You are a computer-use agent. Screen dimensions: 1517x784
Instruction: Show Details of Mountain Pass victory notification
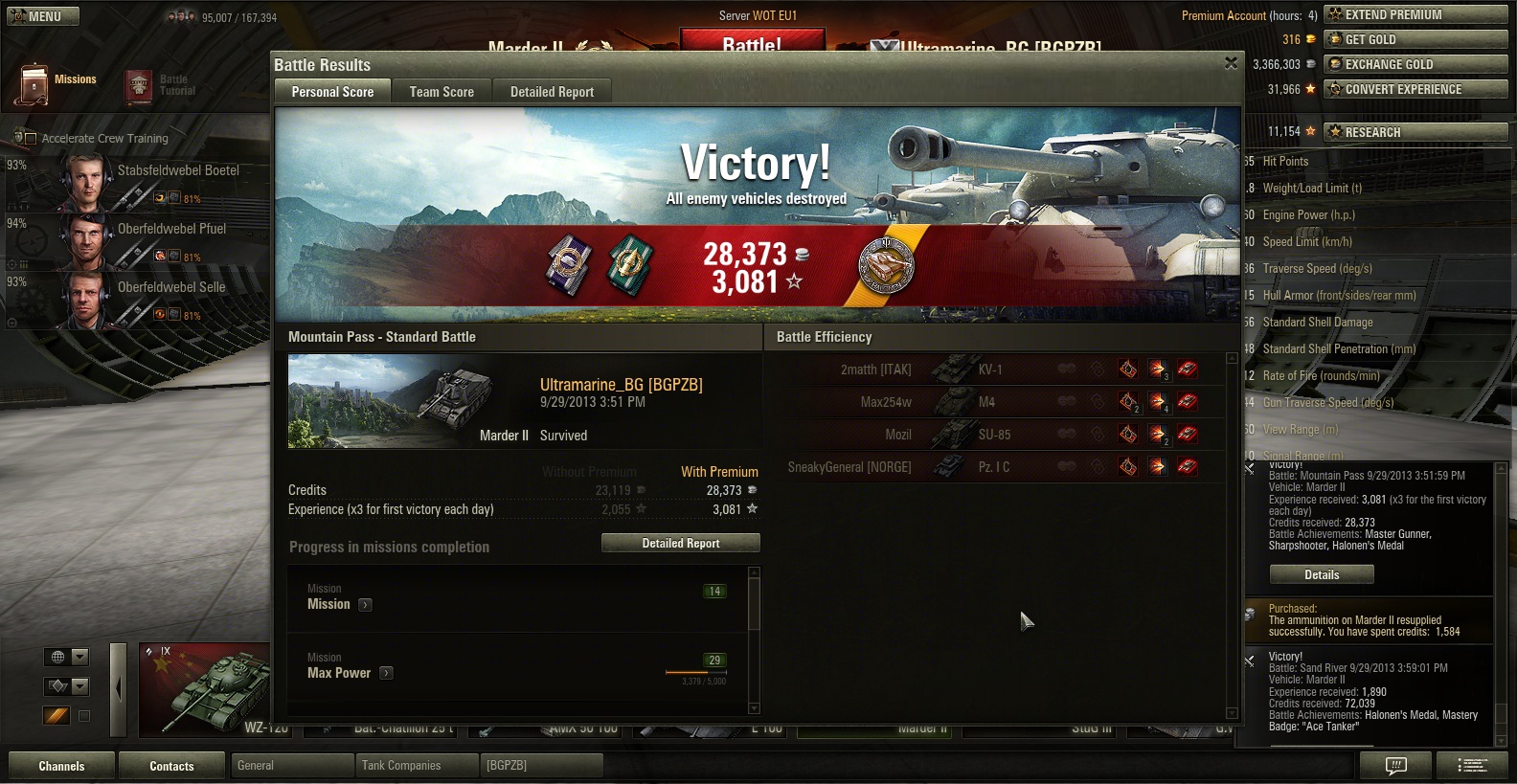[1322, 574]
